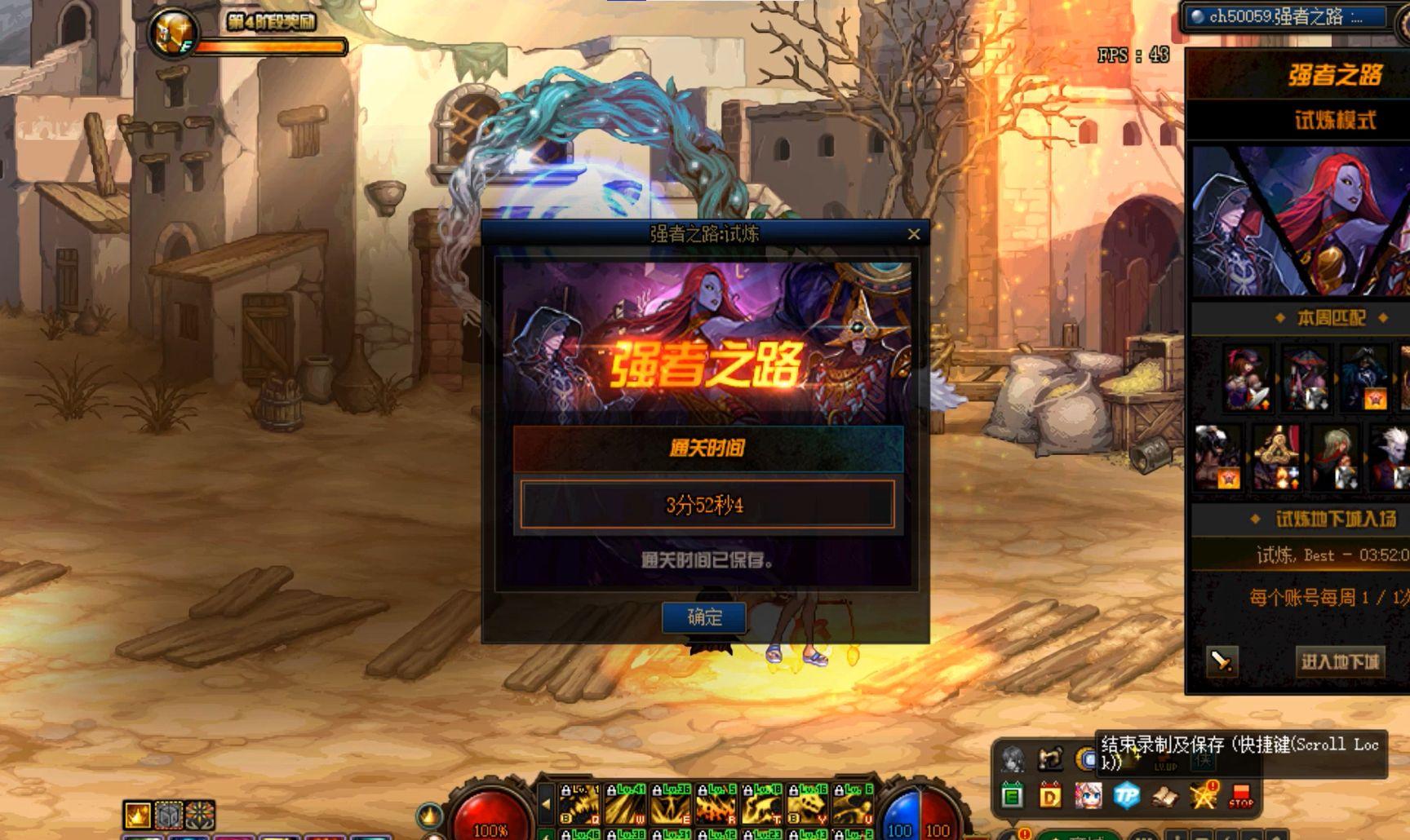Open the blue TP hexagon icon
This screenshot has height=840, width=1410.
point(1126,795)
